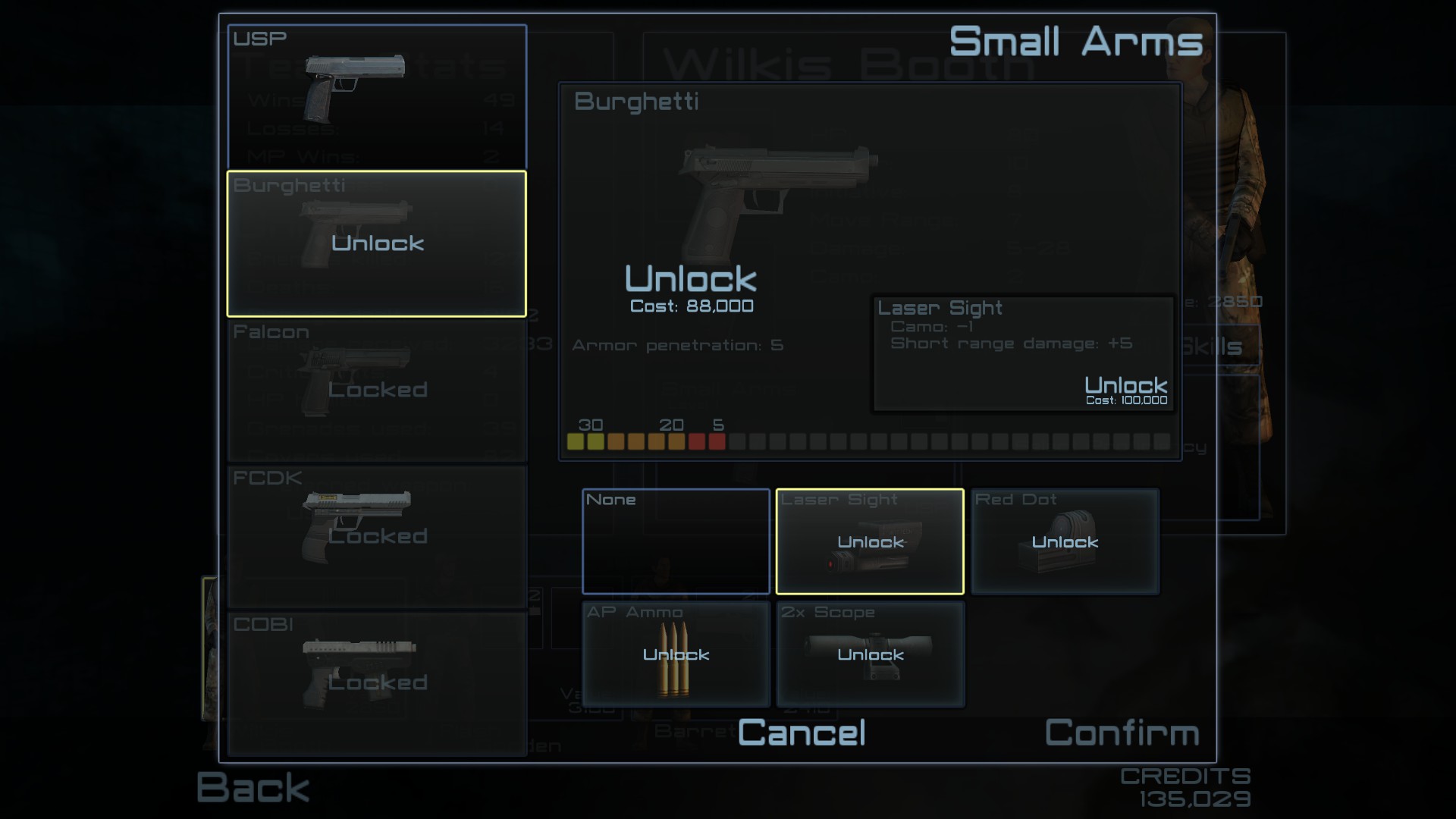Choose the Laser Sight attachment tile
Image resolution: width=1456 pixels, height=819 pixels.
pyautogui.click(x=870, y=541)
